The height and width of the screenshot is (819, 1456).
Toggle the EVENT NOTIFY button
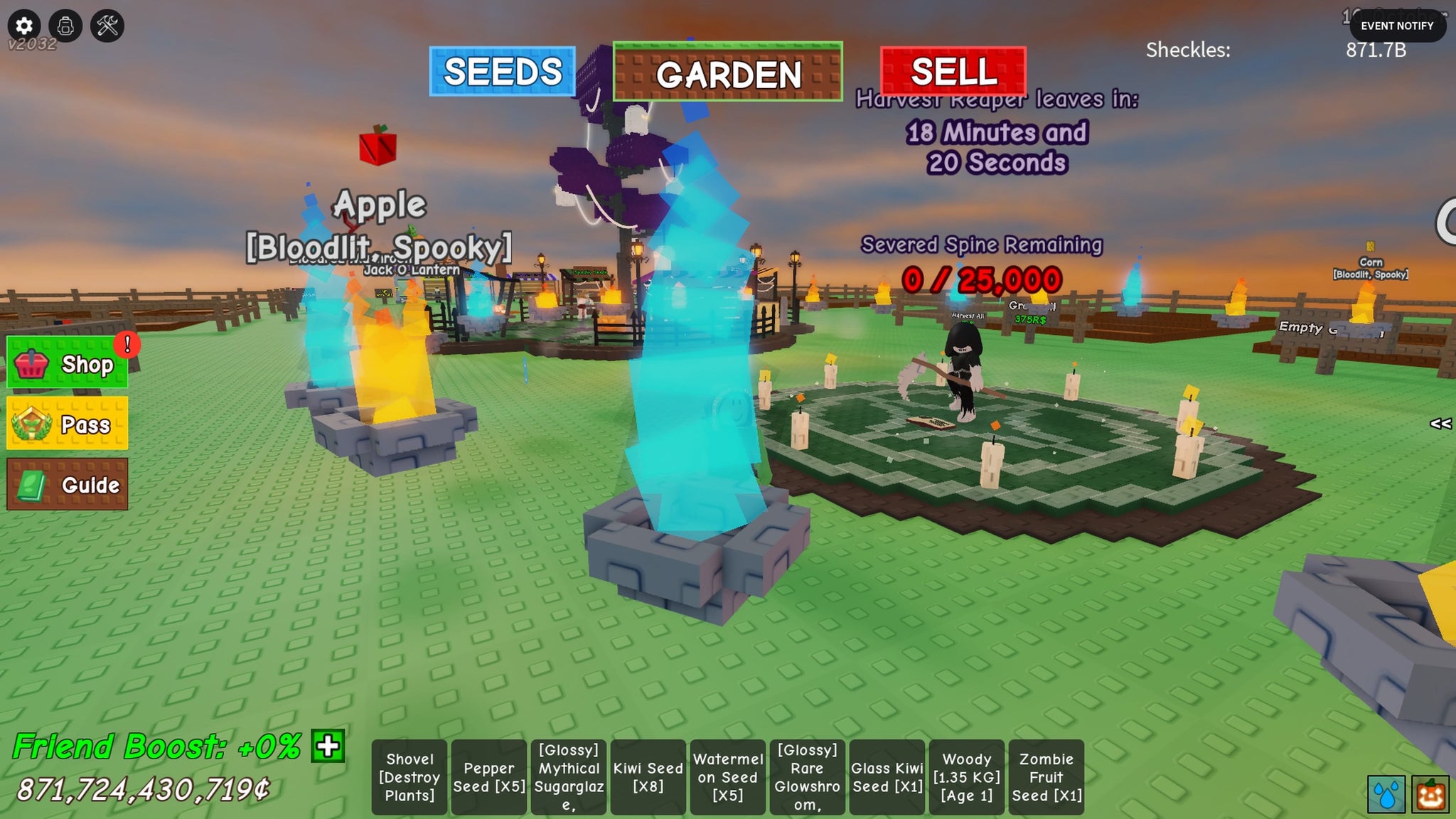coord(1396,26)
